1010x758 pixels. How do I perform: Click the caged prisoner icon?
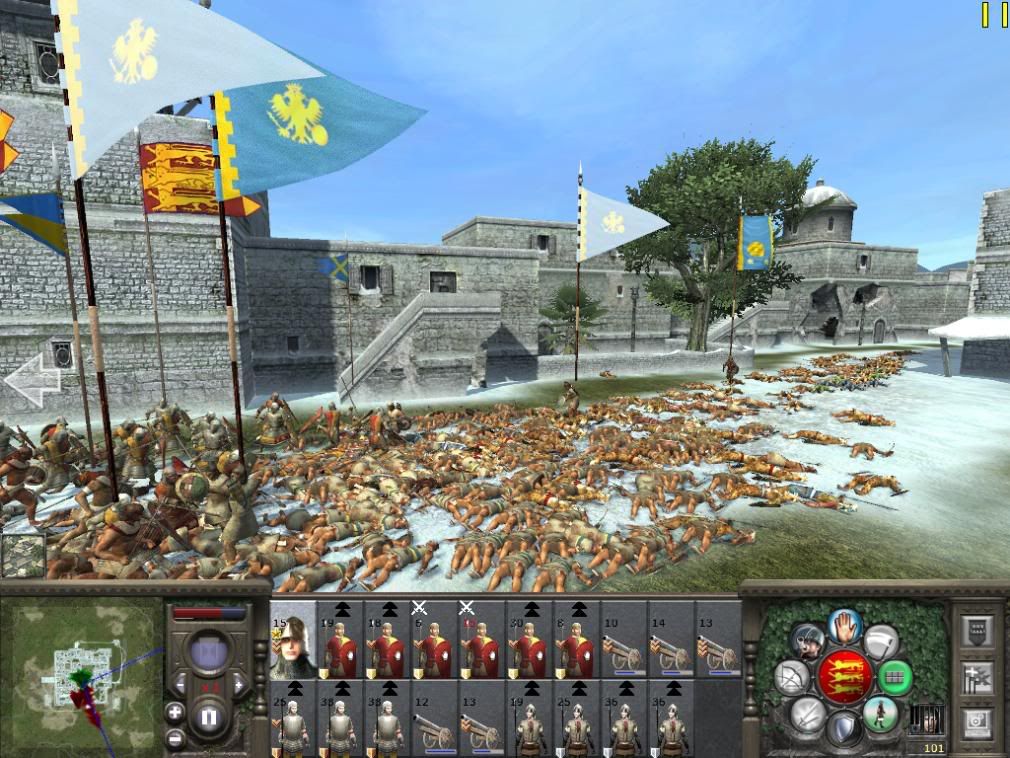point(929,718)
